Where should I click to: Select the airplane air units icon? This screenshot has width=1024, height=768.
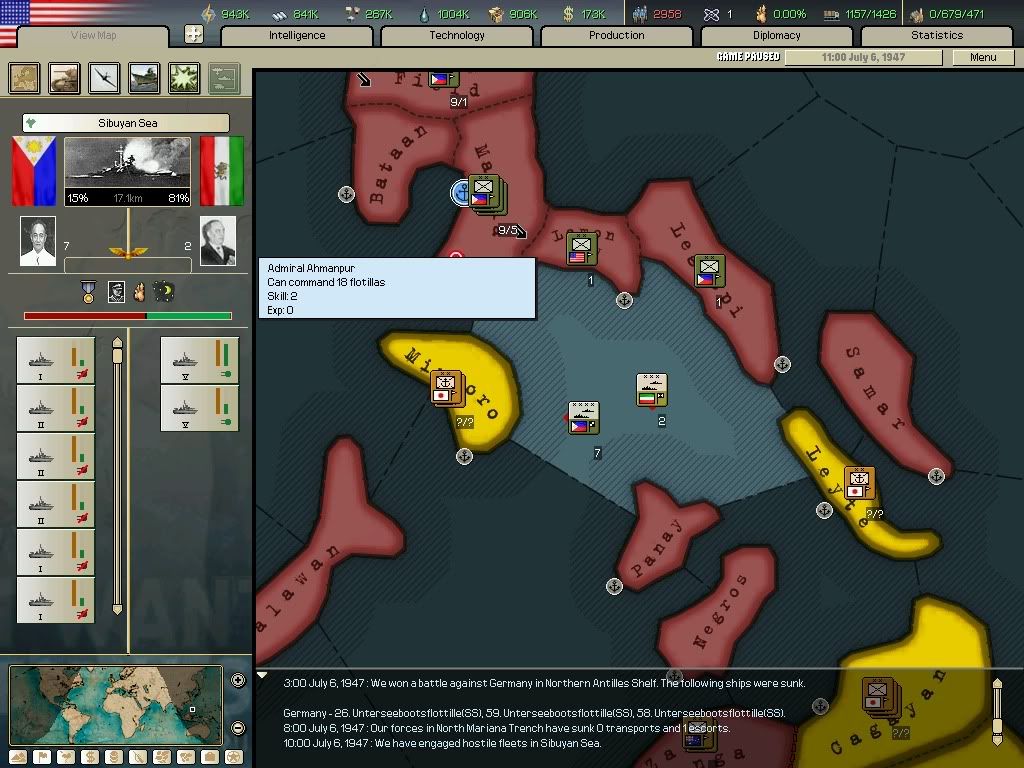tap(104, 78)
